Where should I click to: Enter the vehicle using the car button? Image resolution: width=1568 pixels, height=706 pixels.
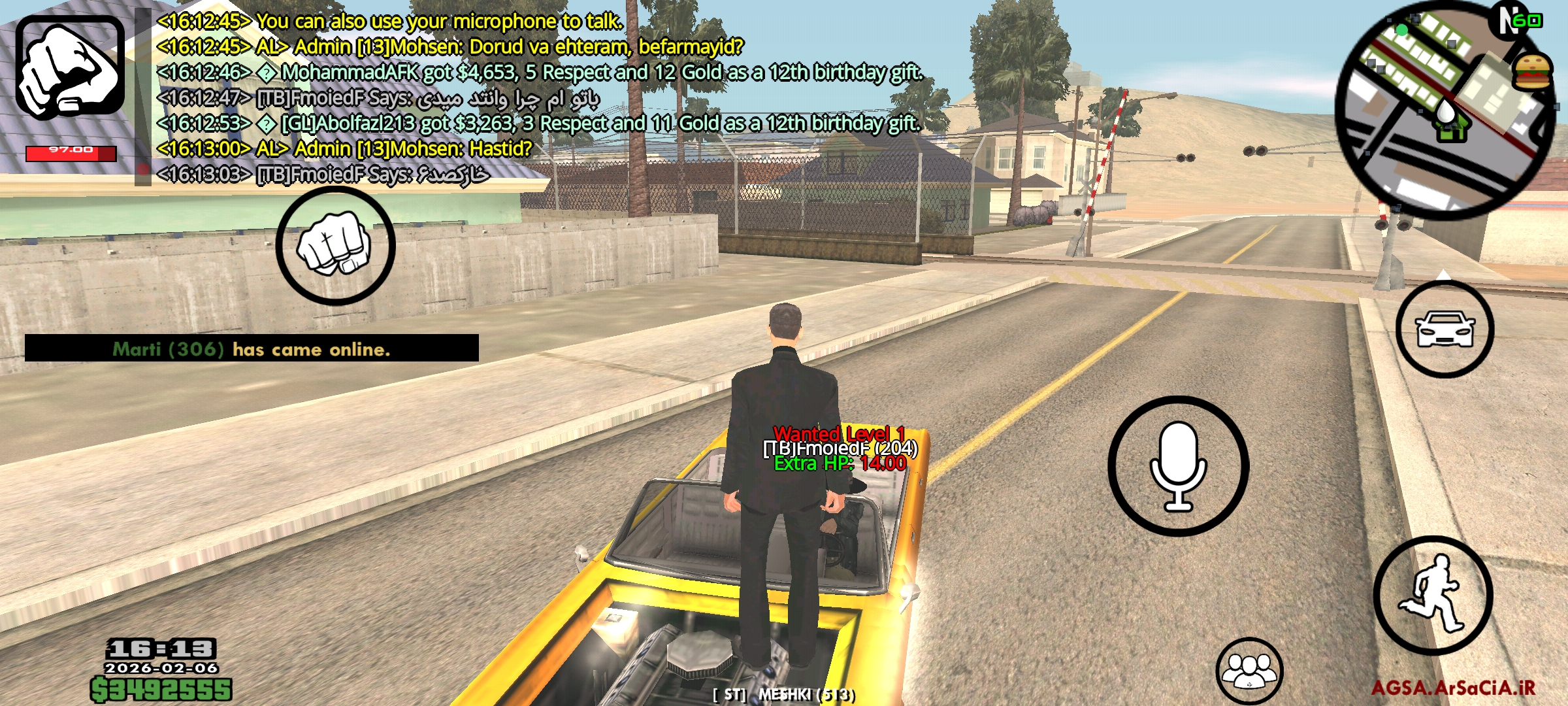1445,329
